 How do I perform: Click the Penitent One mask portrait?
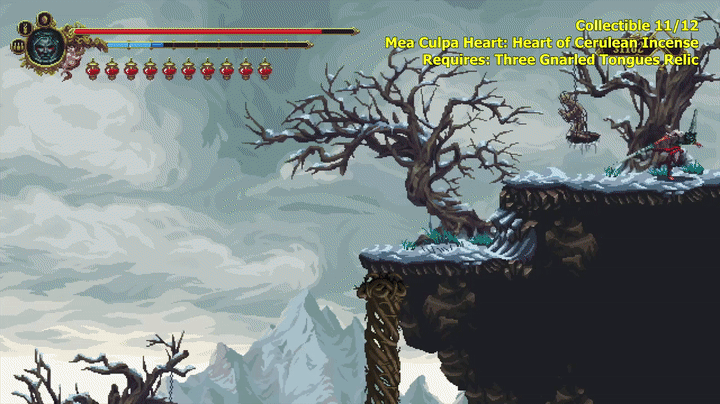pyautogui.click(x=45, y=46)
